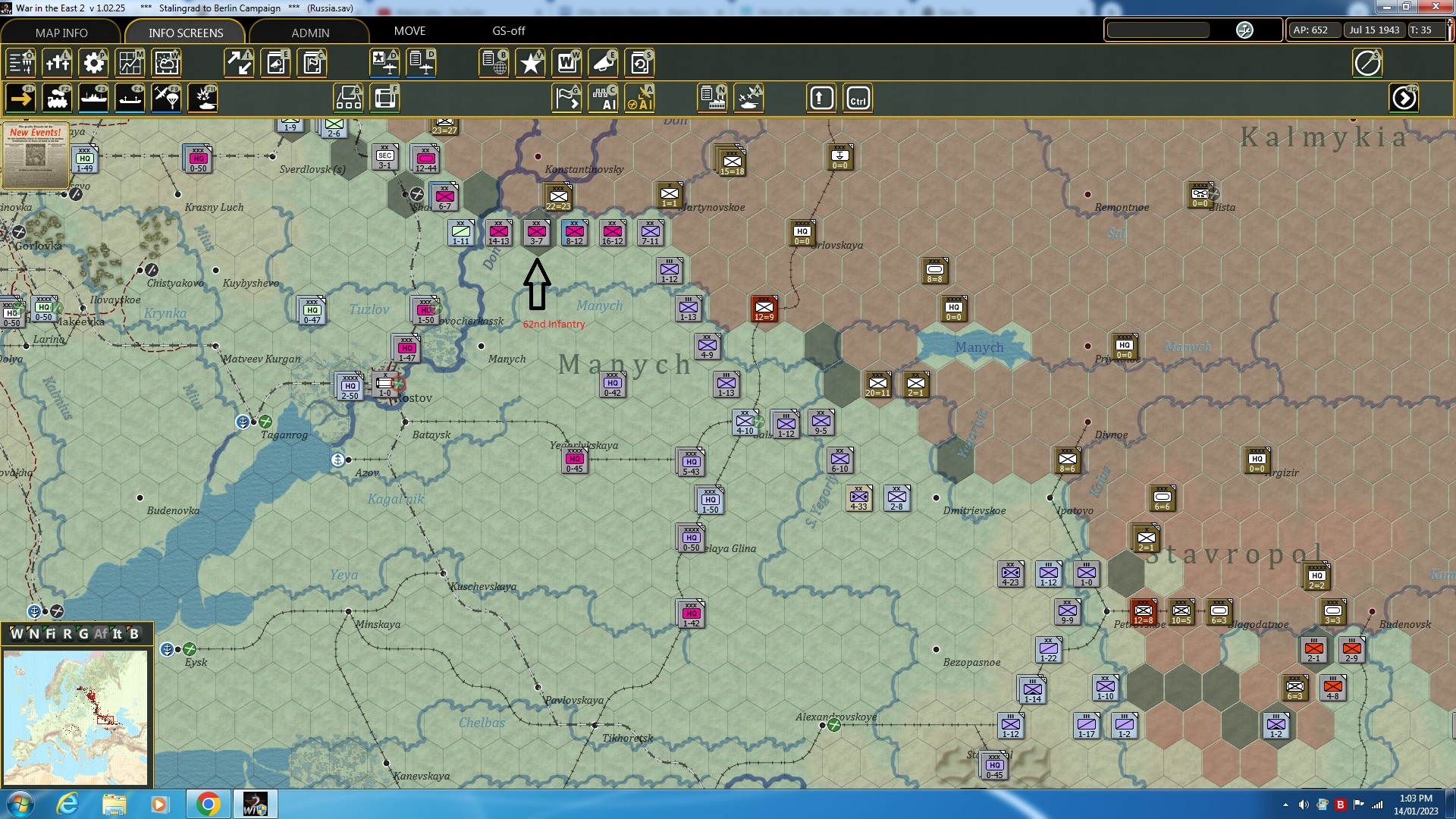Switch to the ADMIN tab
1456x819 pixels.
311,33
